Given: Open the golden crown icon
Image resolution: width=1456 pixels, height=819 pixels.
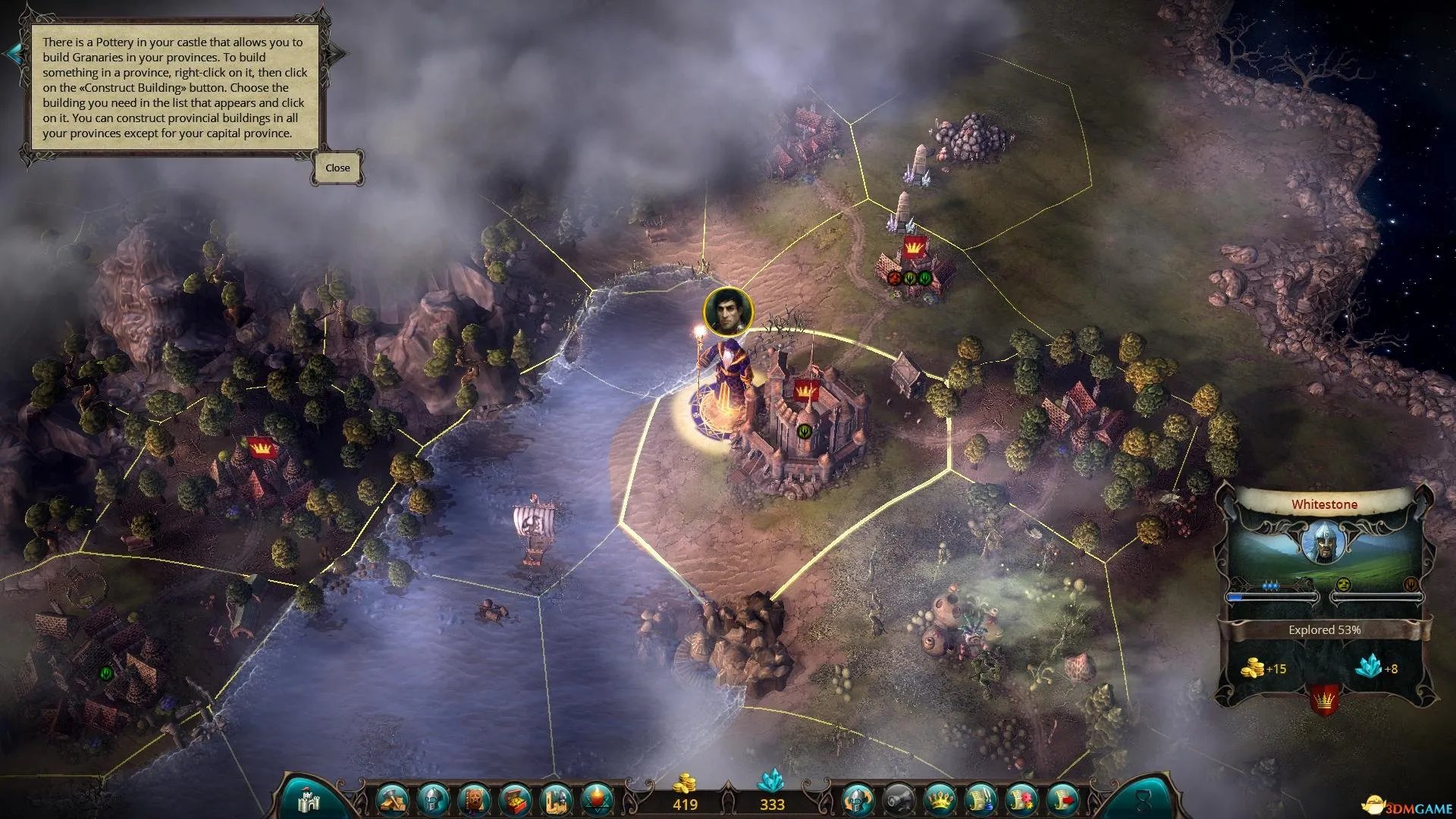Looking at the screenshot, I should pos(939,799).
